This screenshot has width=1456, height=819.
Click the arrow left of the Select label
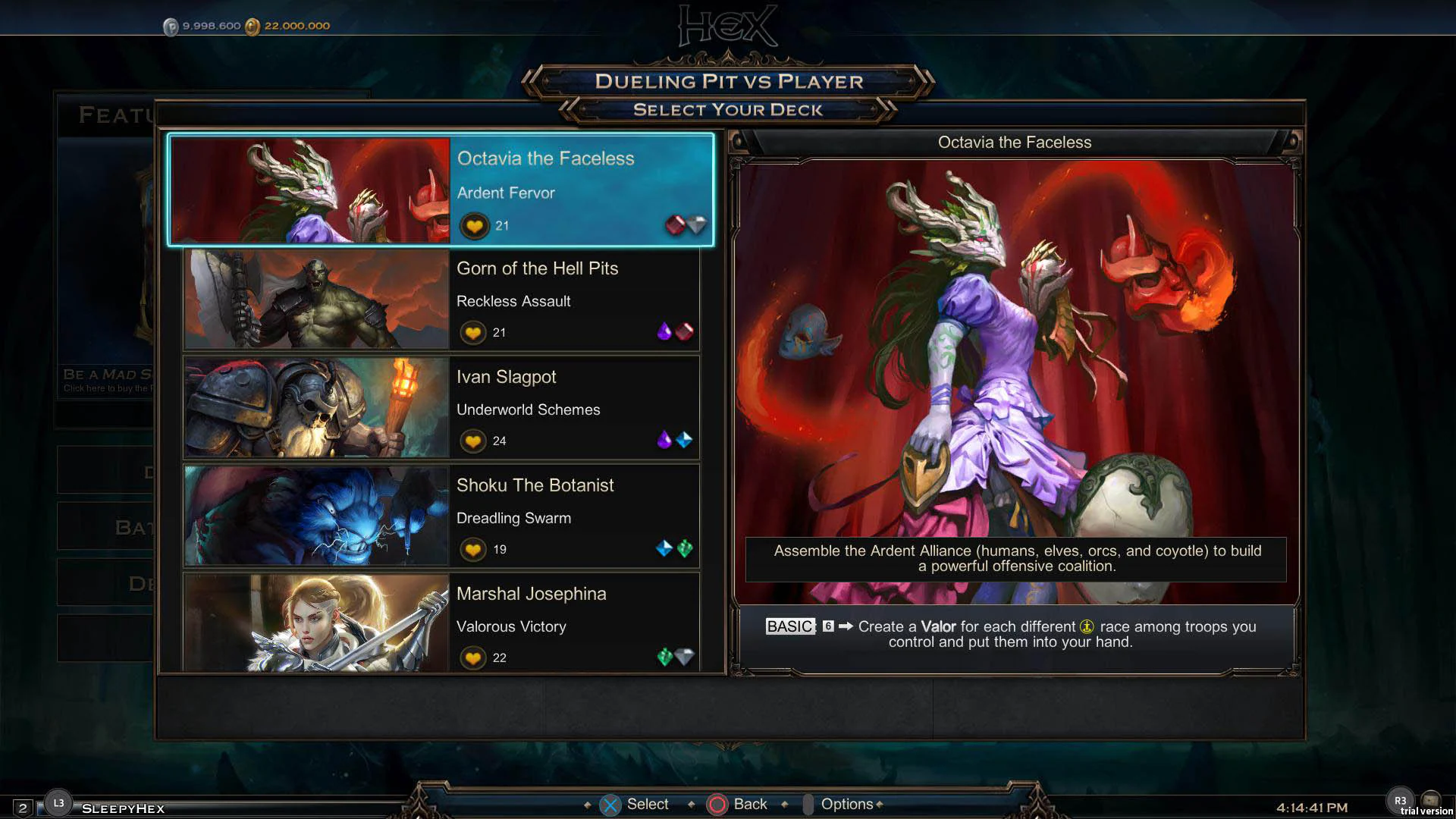coord(585,804)
